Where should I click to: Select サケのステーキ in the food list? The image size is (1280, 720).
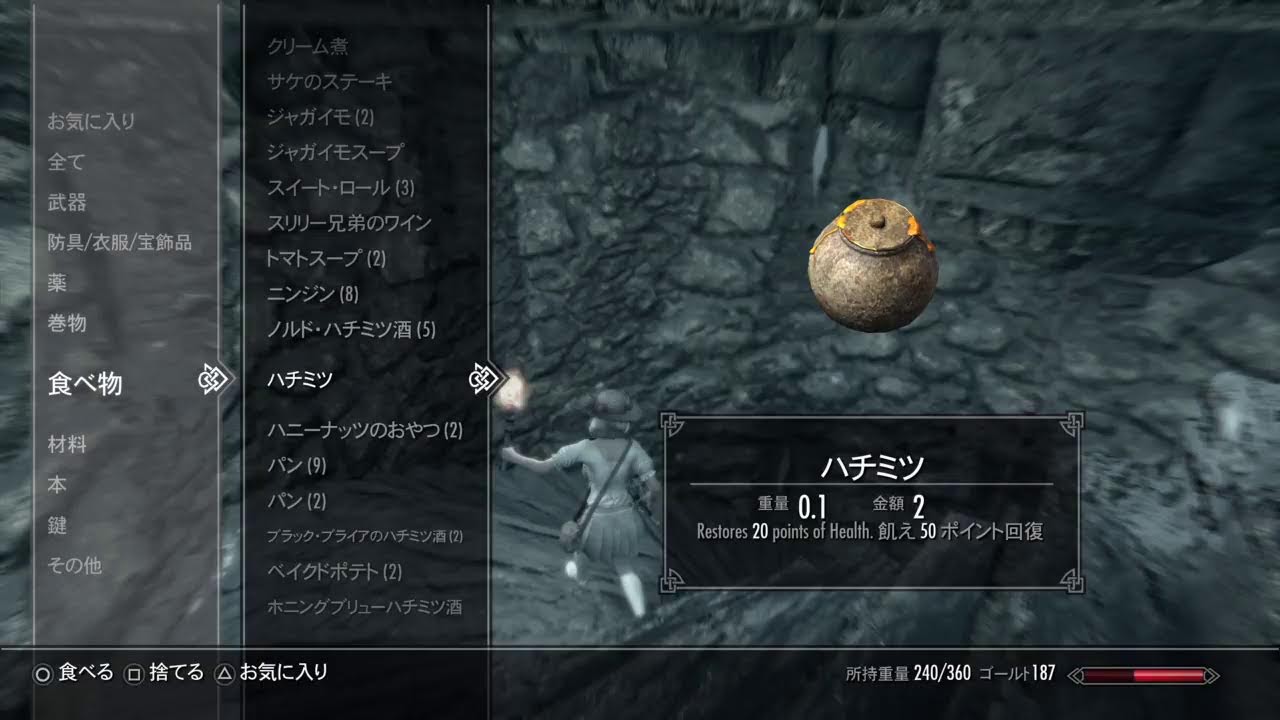pyautogui.click(x=330, y=82)
